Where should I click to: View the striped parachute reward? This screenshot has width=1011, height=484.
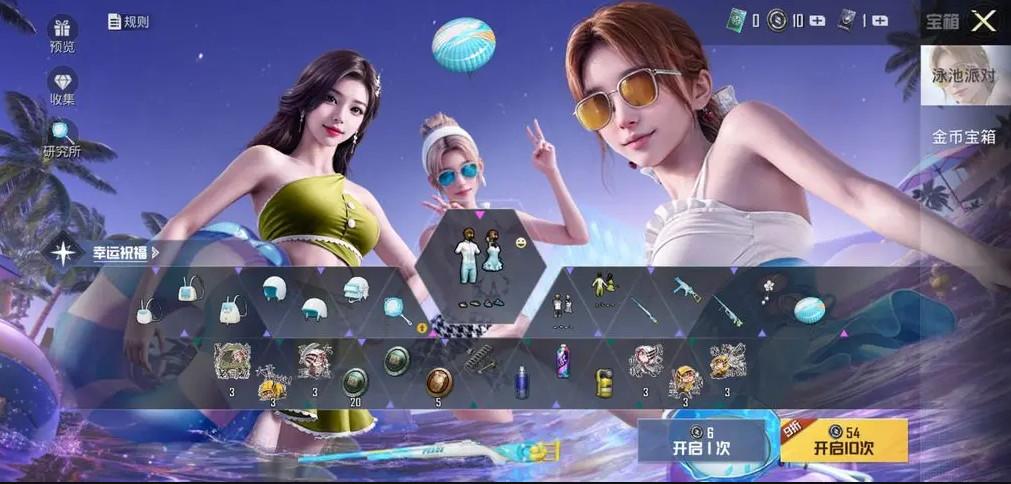pyautogui.click(x=808, y=311)
